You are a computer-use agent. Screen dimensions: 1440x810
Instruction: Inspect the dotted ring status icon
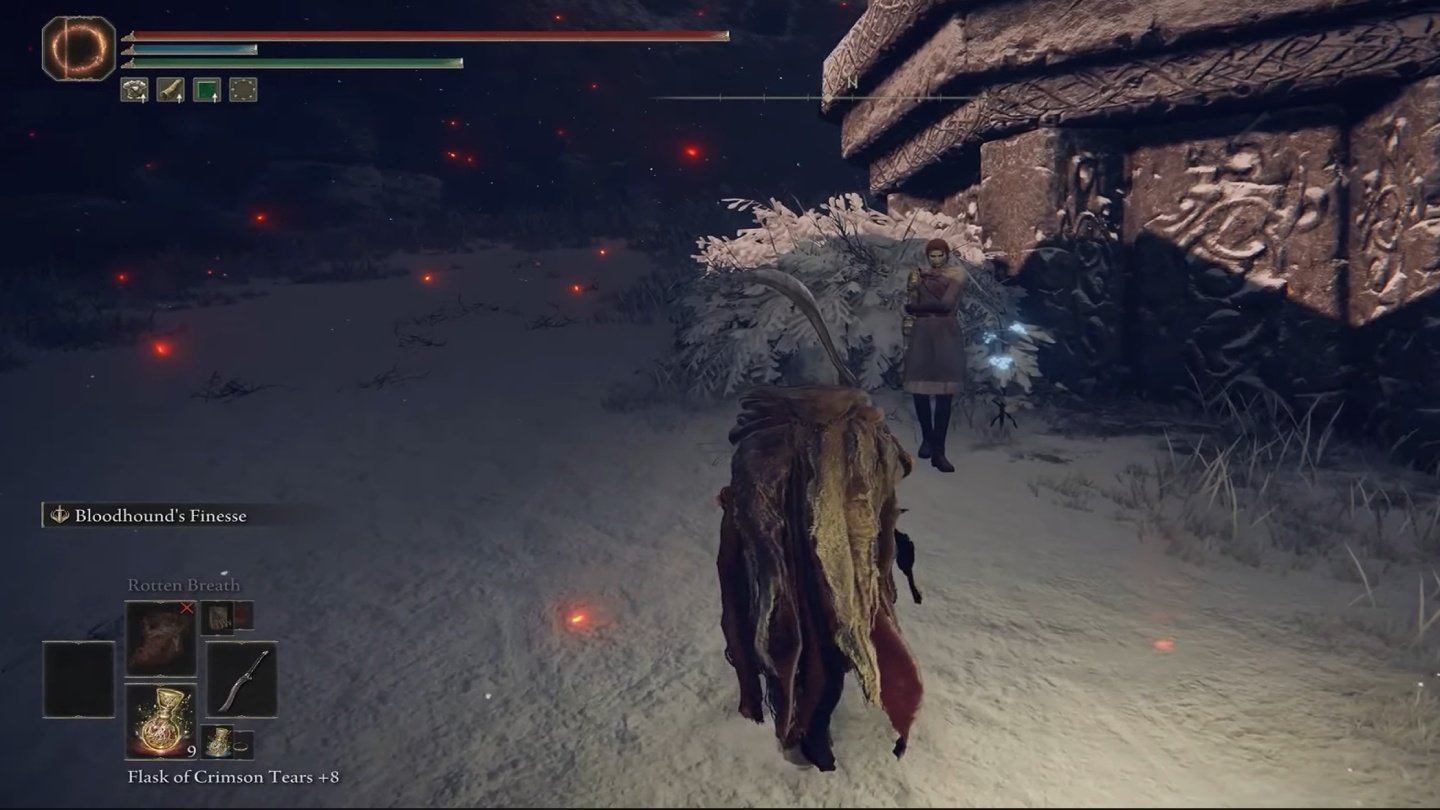(242, 90)
